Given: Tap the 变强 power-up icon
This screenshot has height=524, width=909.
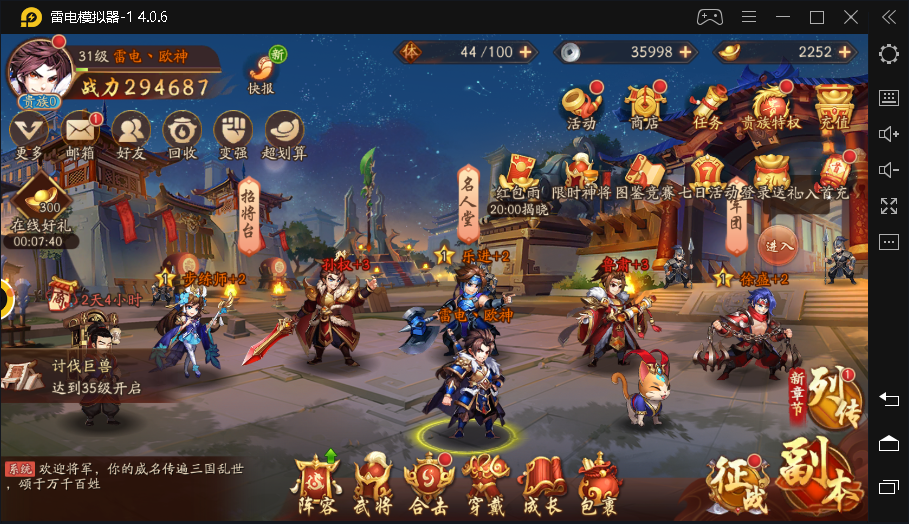Looking at the screenshot, I should [x=233, y=132].
